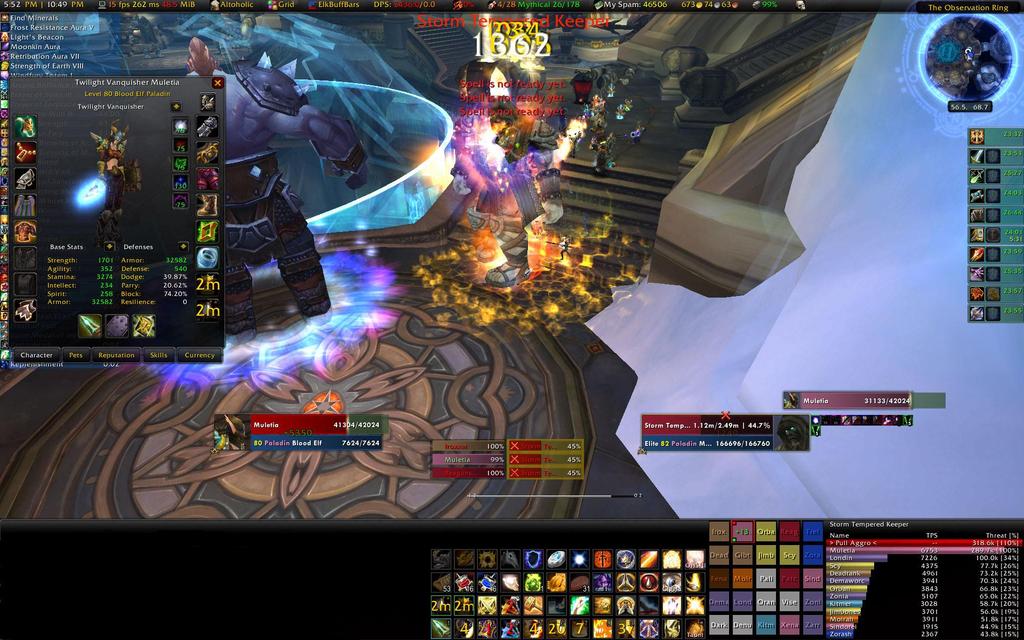Show the Skills tab
Image resolution: width=1024 pixels, height=640 pixels.
[x=158, y=355]
